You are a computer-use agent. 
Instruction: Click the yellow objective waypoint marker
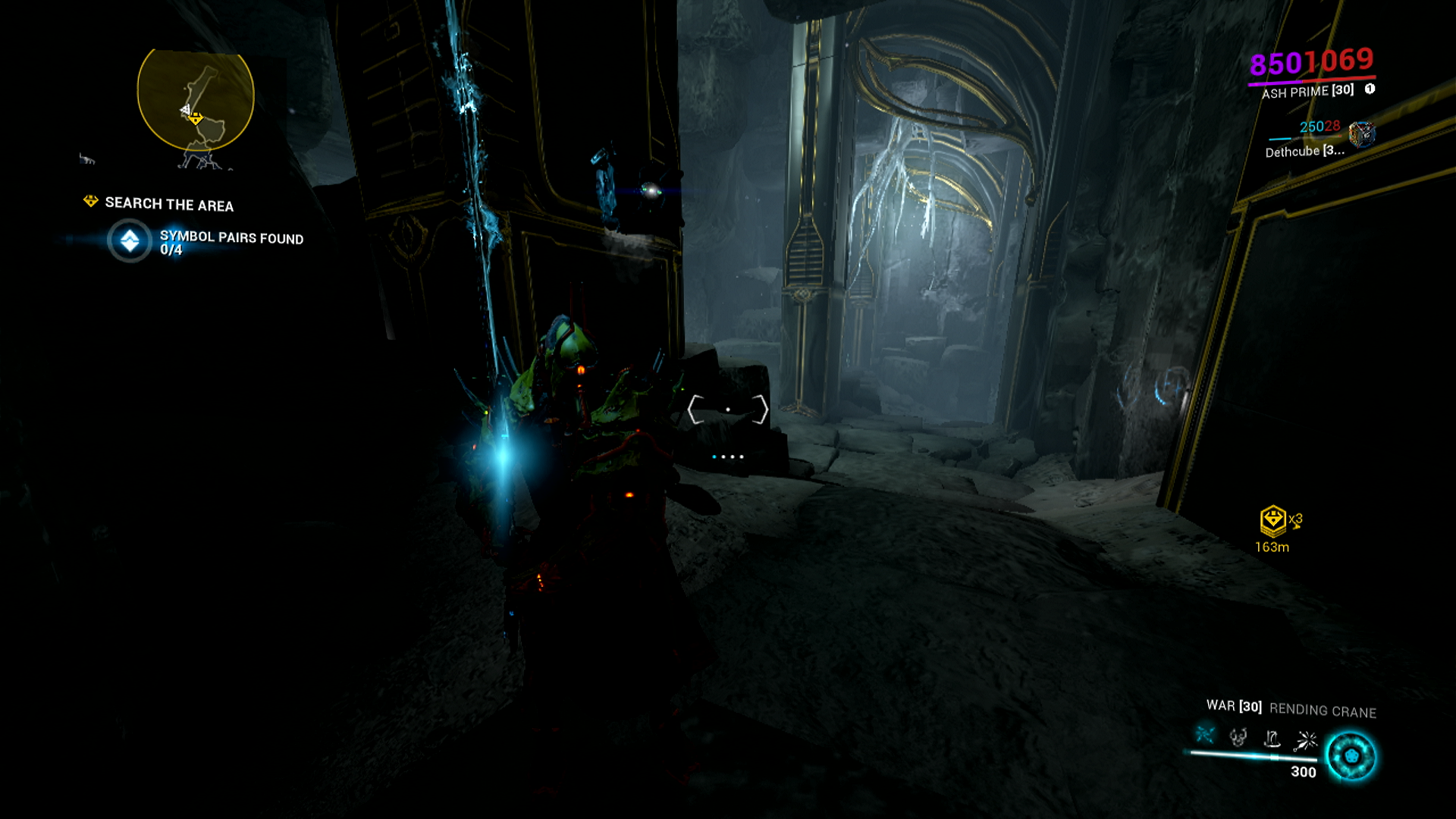1272,520
